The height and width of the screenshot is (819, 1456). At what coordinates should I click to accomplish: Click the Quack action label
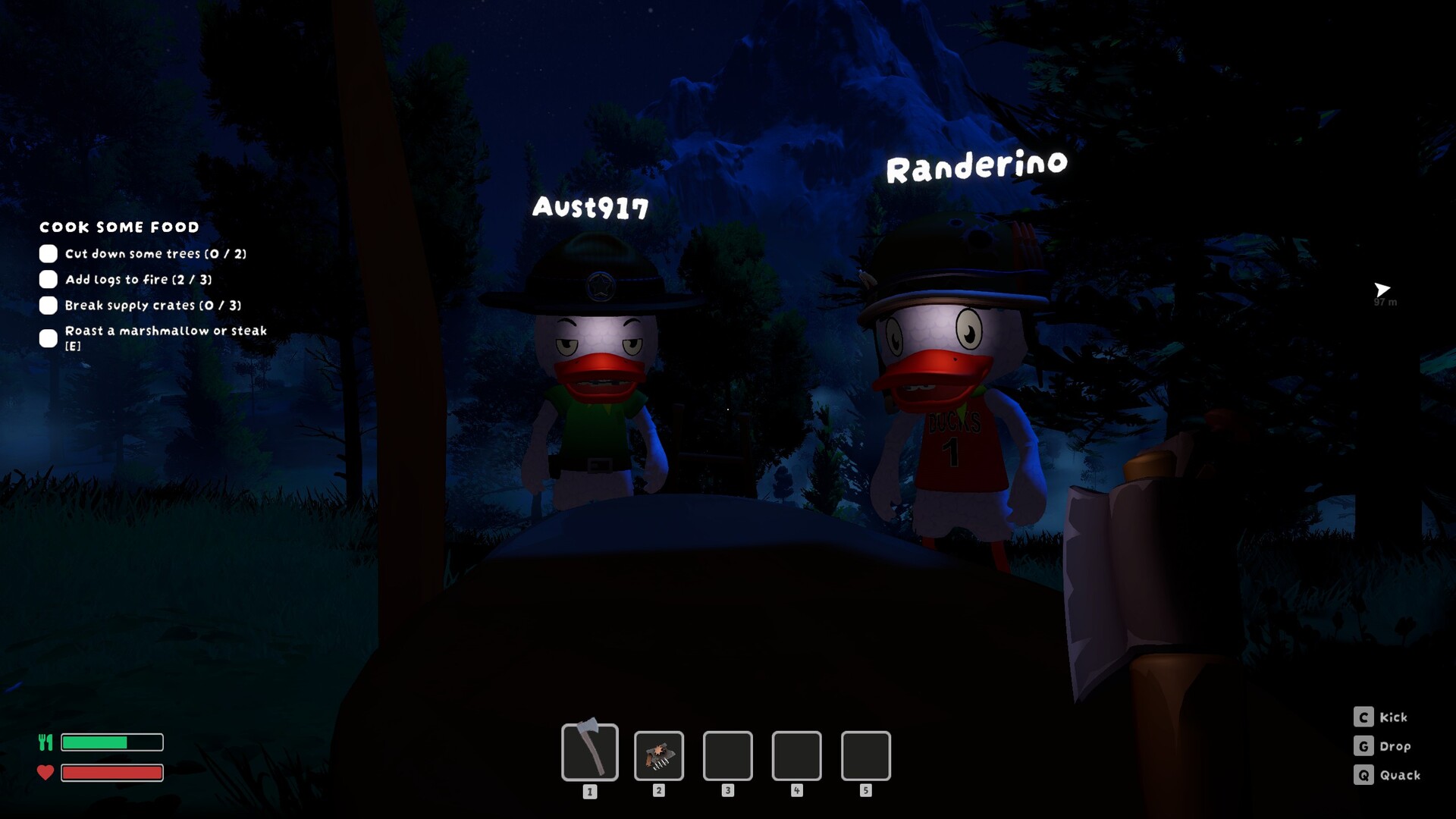(x=1401, y=775)
